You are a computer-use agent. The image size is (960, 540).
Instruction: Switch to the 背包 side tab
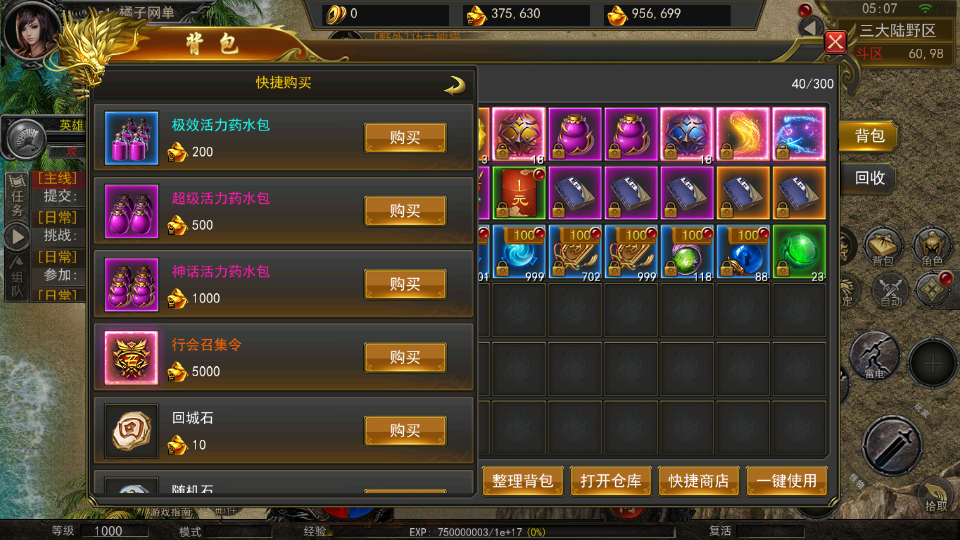tap(869, 136)
